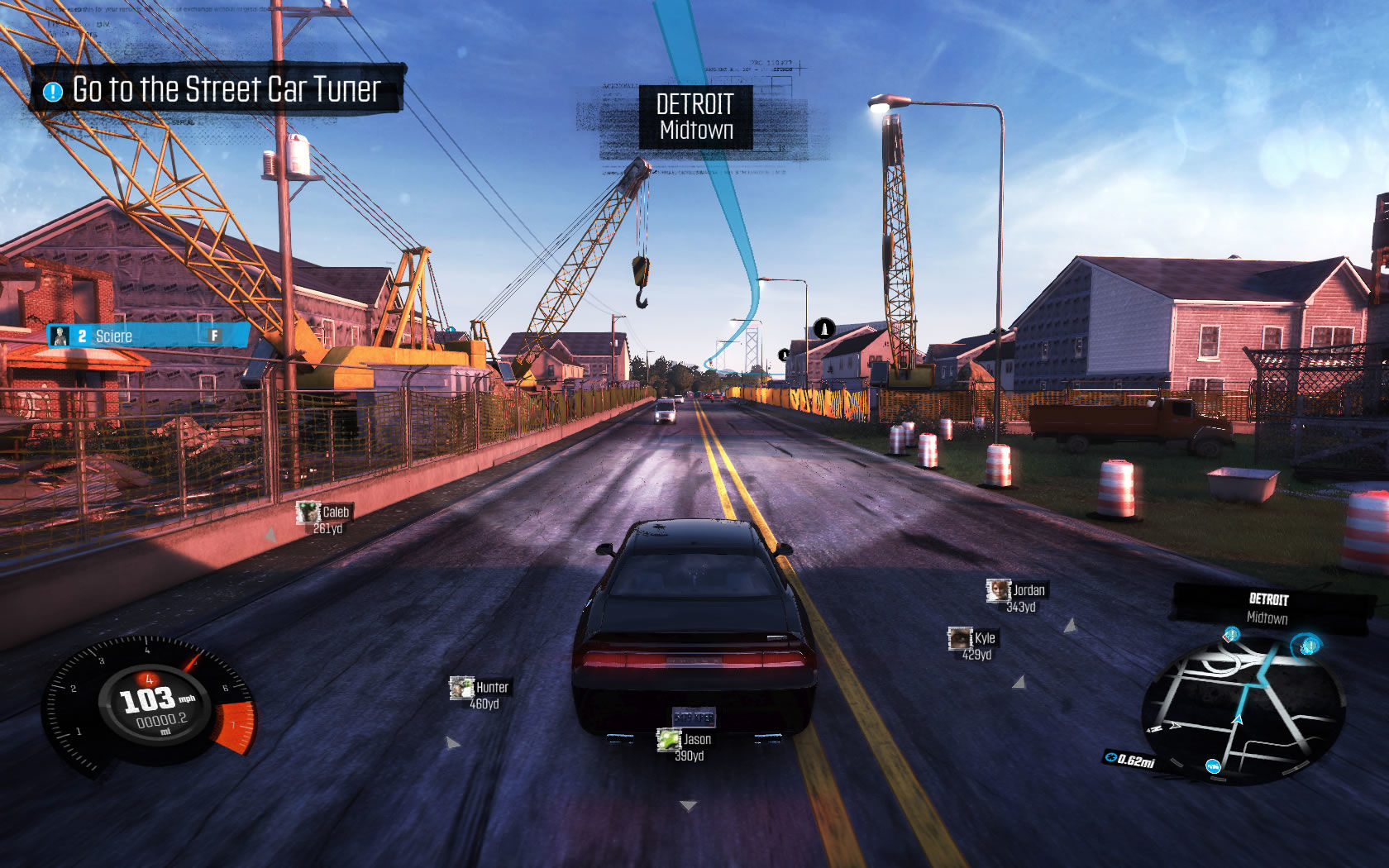Select Caleb's player tag
This screenshot has width=1389, height=868.
[325, 519]
